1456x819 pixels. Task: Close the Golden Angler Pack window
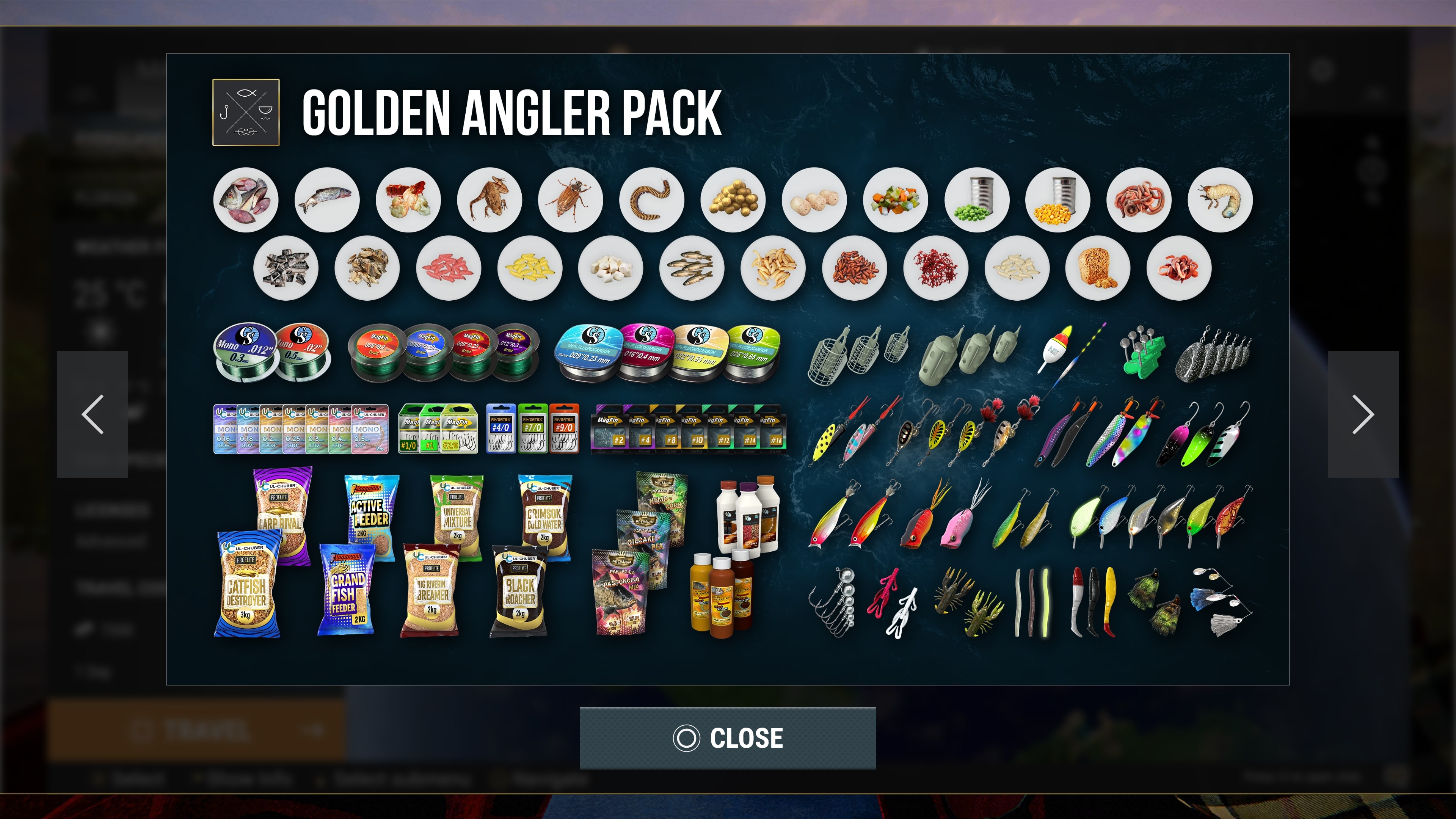(728, 737)
